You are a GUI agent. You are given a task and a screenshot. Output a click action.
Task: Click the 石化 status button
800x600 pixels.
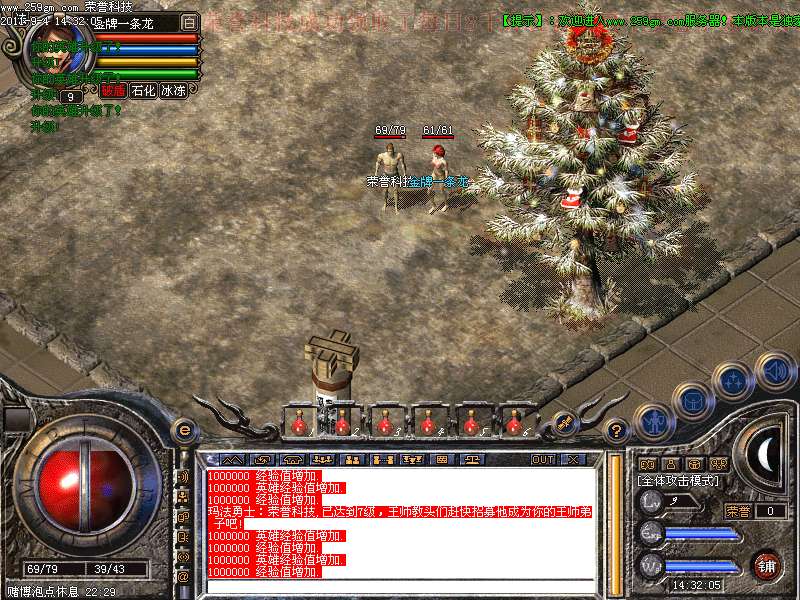(x=143, y=90)
